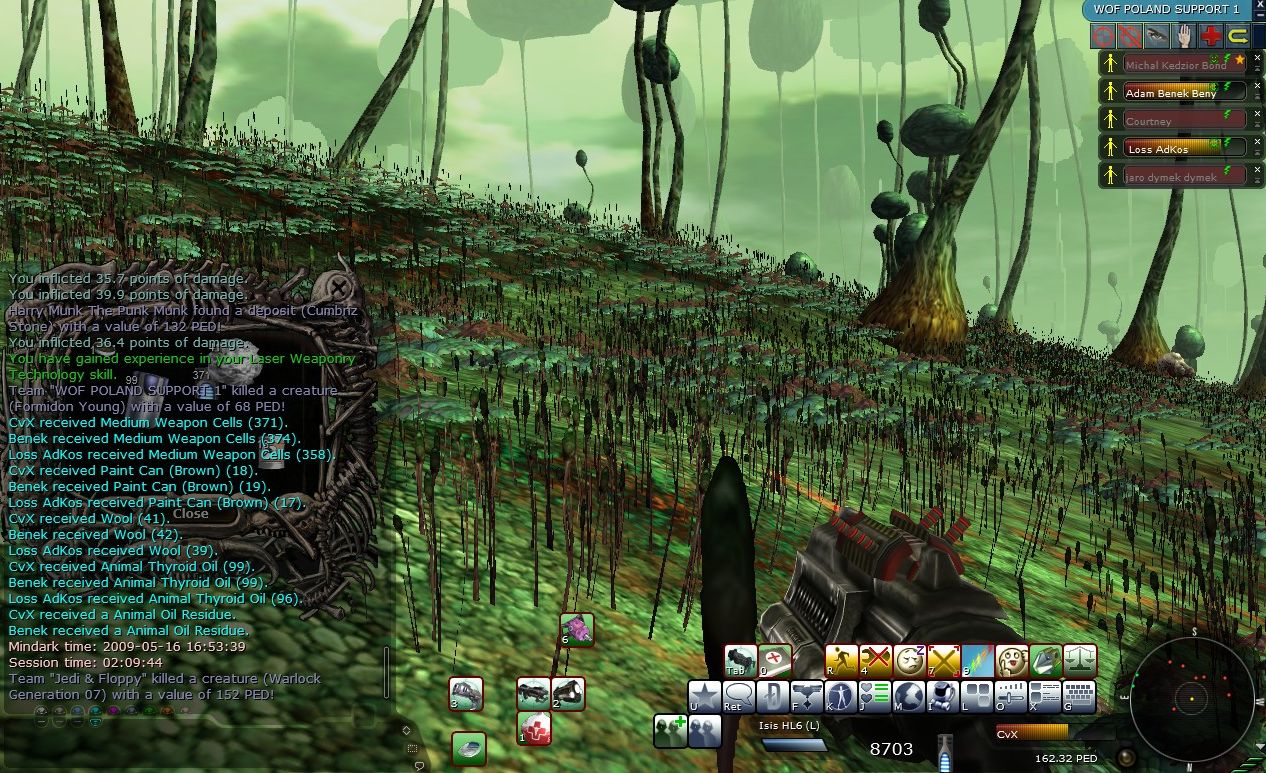1266x773 pixels.
Task: Click the red cross heal icon in team panel
Action: 1211,37
